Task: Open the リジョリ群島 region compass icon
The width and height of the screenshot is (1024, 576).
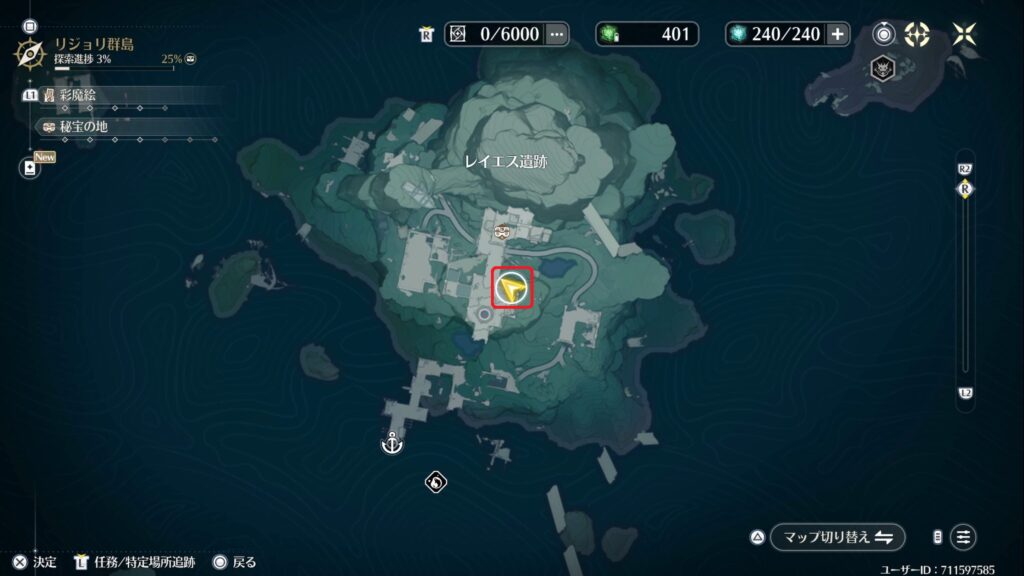Action: (32, 51)
